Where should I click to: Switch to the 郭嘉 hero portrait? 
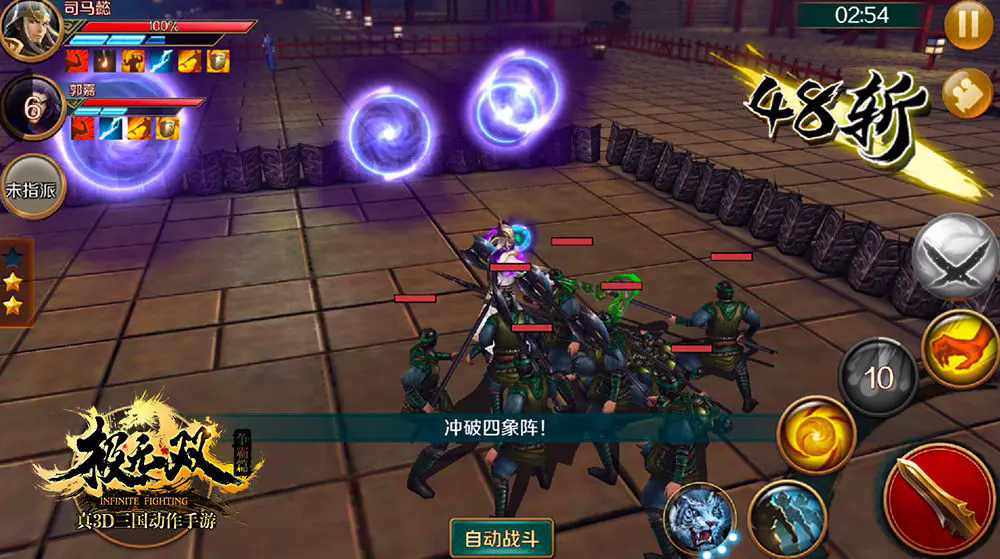(x=31, y=109)
